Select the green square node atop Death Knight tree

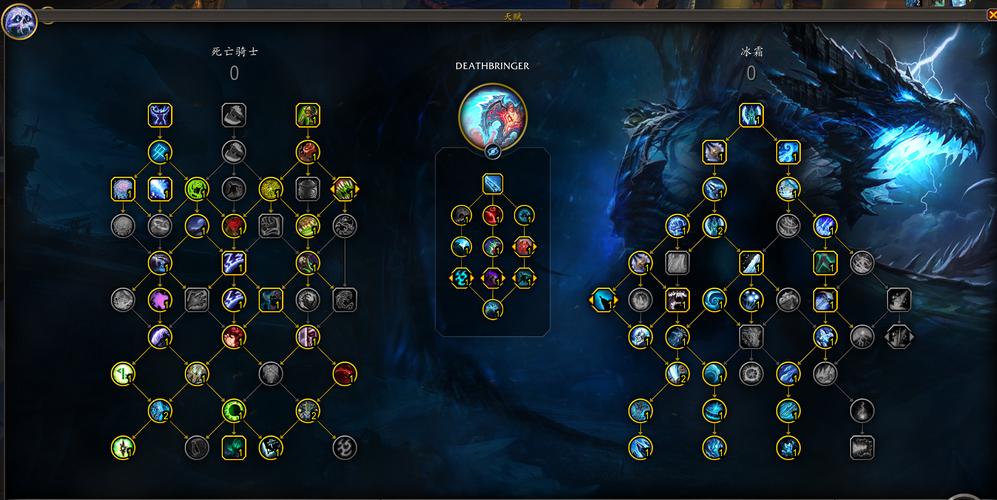(307, 116)
